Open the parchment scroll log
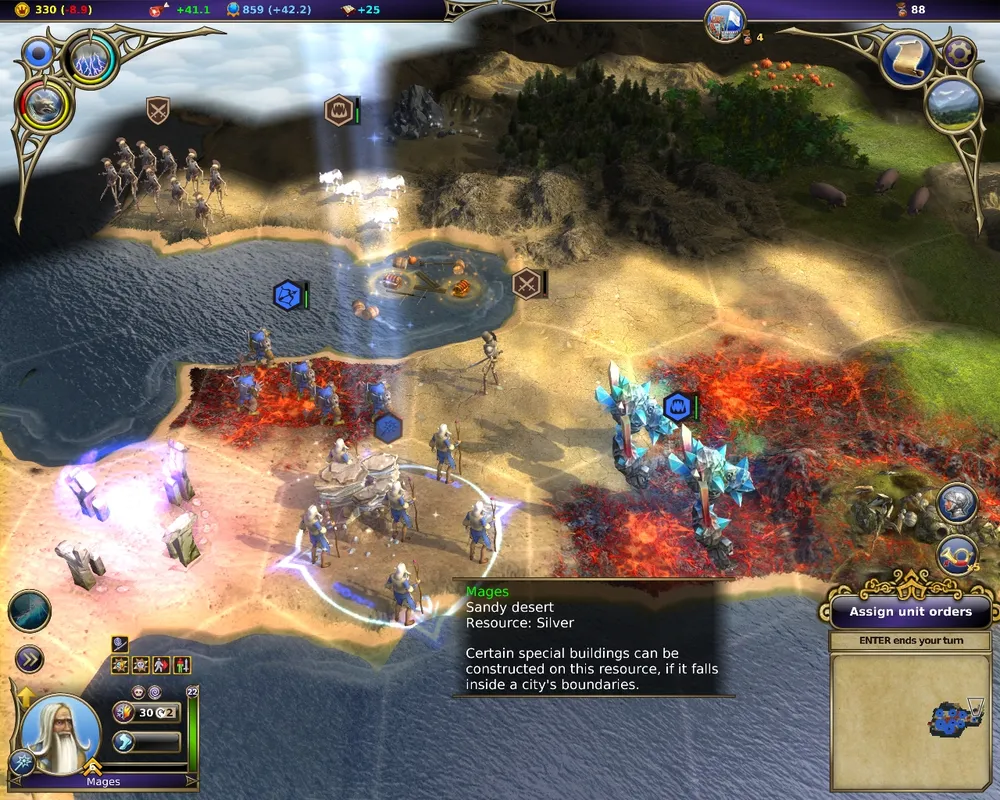The image size is (1000, 800). tap(910, 60)
